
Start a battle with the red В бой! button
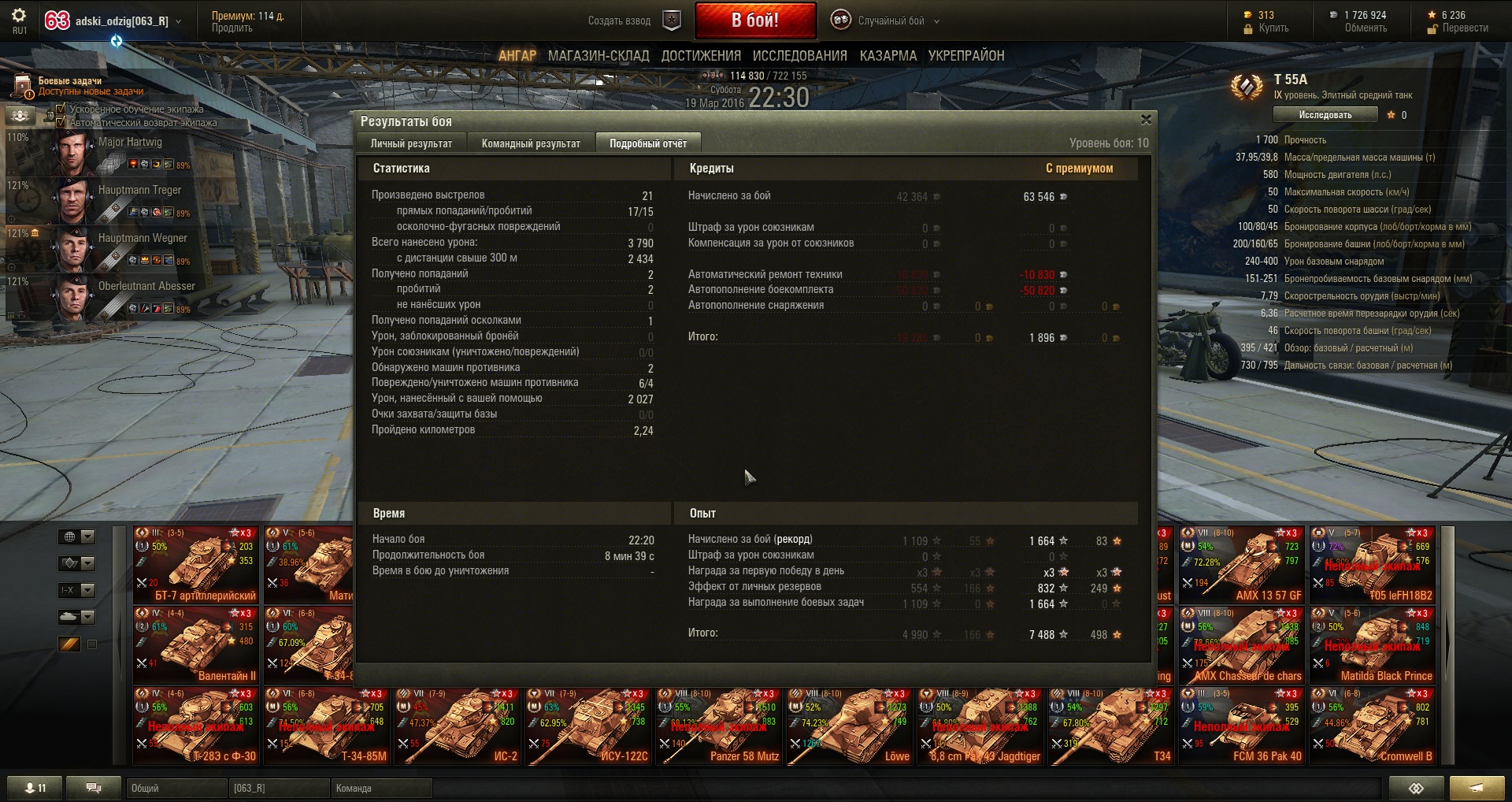754,20
